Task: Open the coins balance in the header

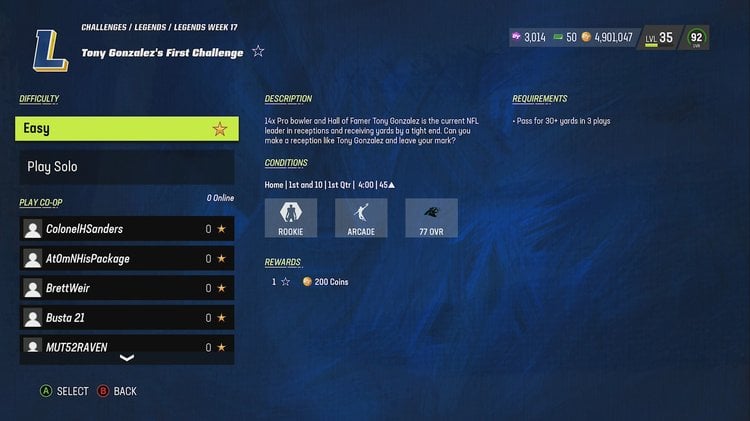Action: pyautogui.click(x=605, y=37)
